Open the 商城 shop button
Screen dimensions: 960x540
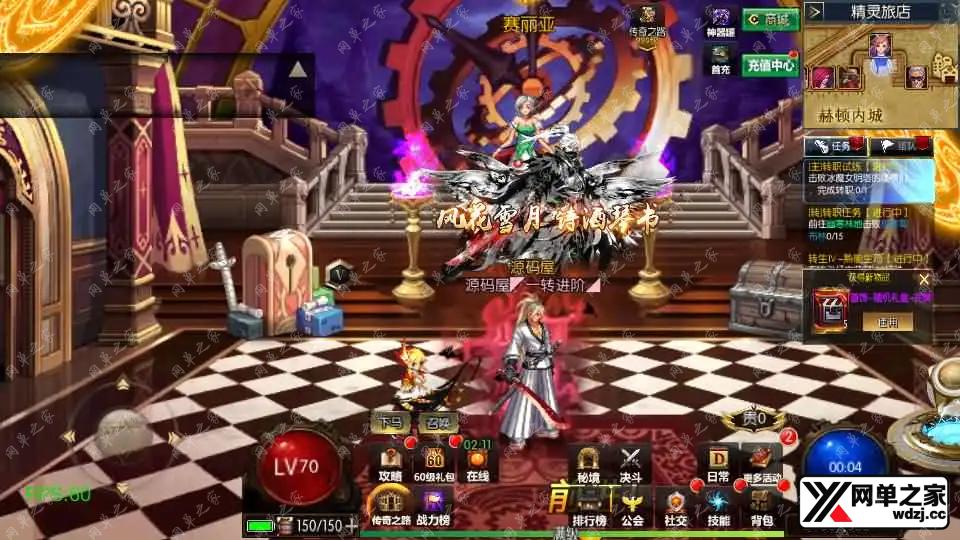pyautogui.click(x=769, y=20)
